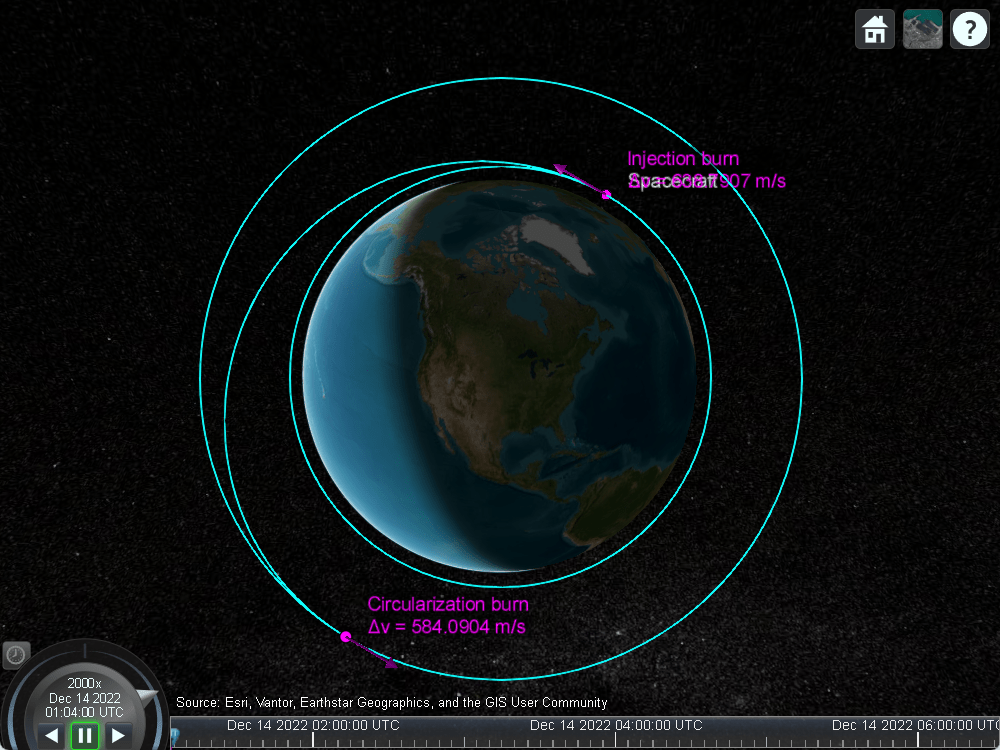Play the animation in reverse
The width and height of the screenshot is (1000, 750).
(x=52, y=736)
